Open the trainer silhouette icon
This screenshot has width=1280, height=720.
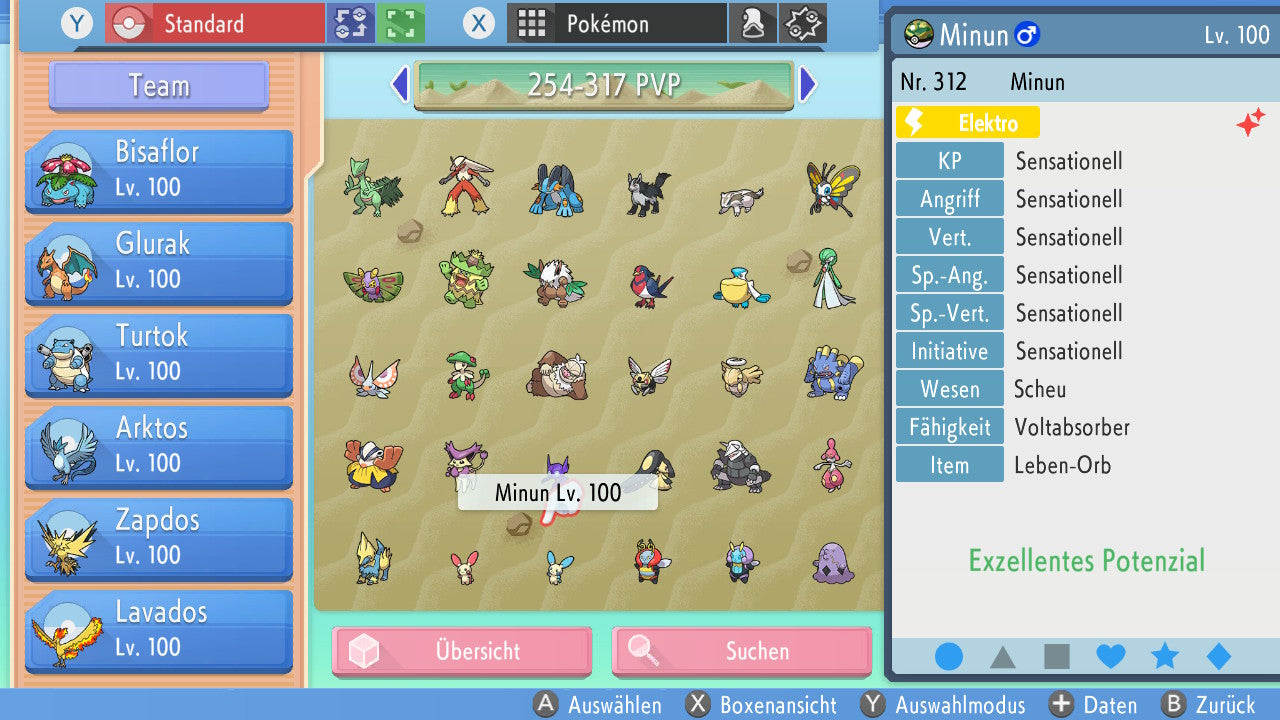753,22
